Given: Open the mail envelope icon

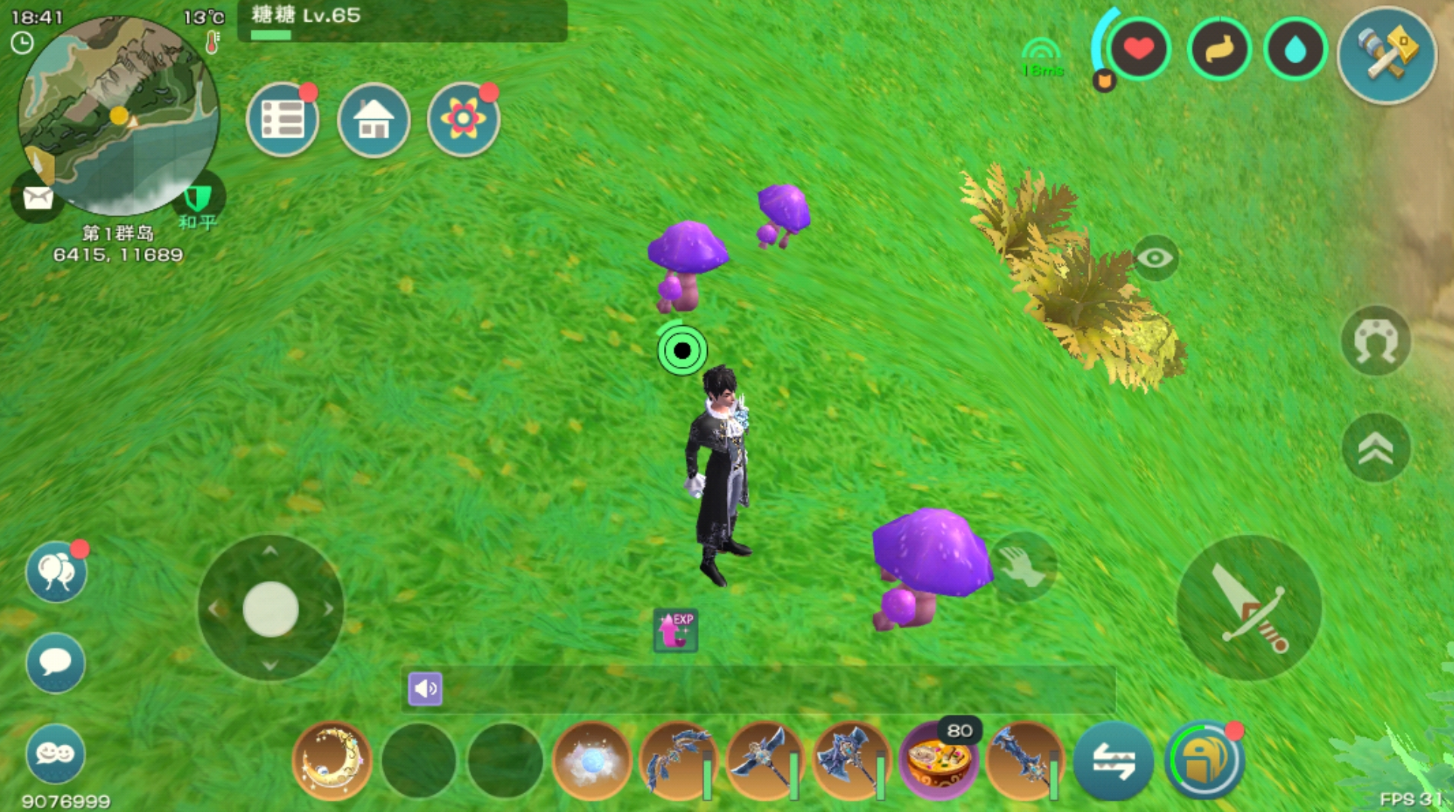Looking at the screenshot, I should pyautogui.click(x=37, y=198).
